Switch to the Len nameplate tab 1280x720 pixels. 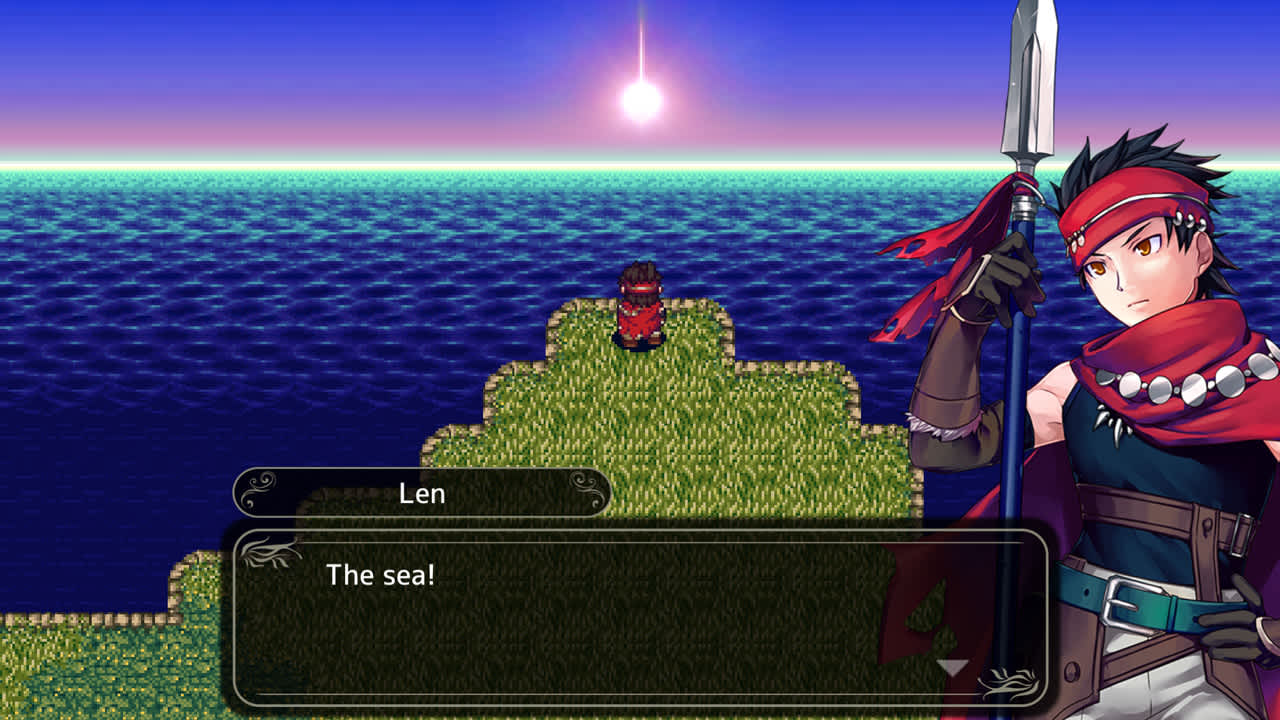click(x=420, y=491)
